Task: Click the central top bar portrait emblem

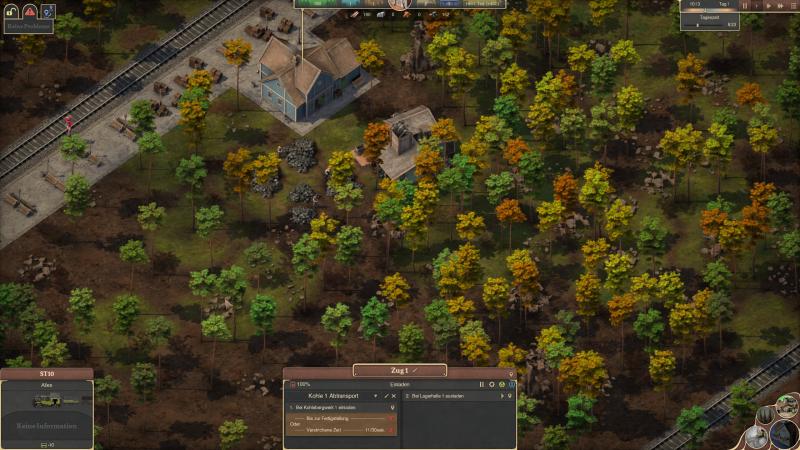Action: (400, 4)
